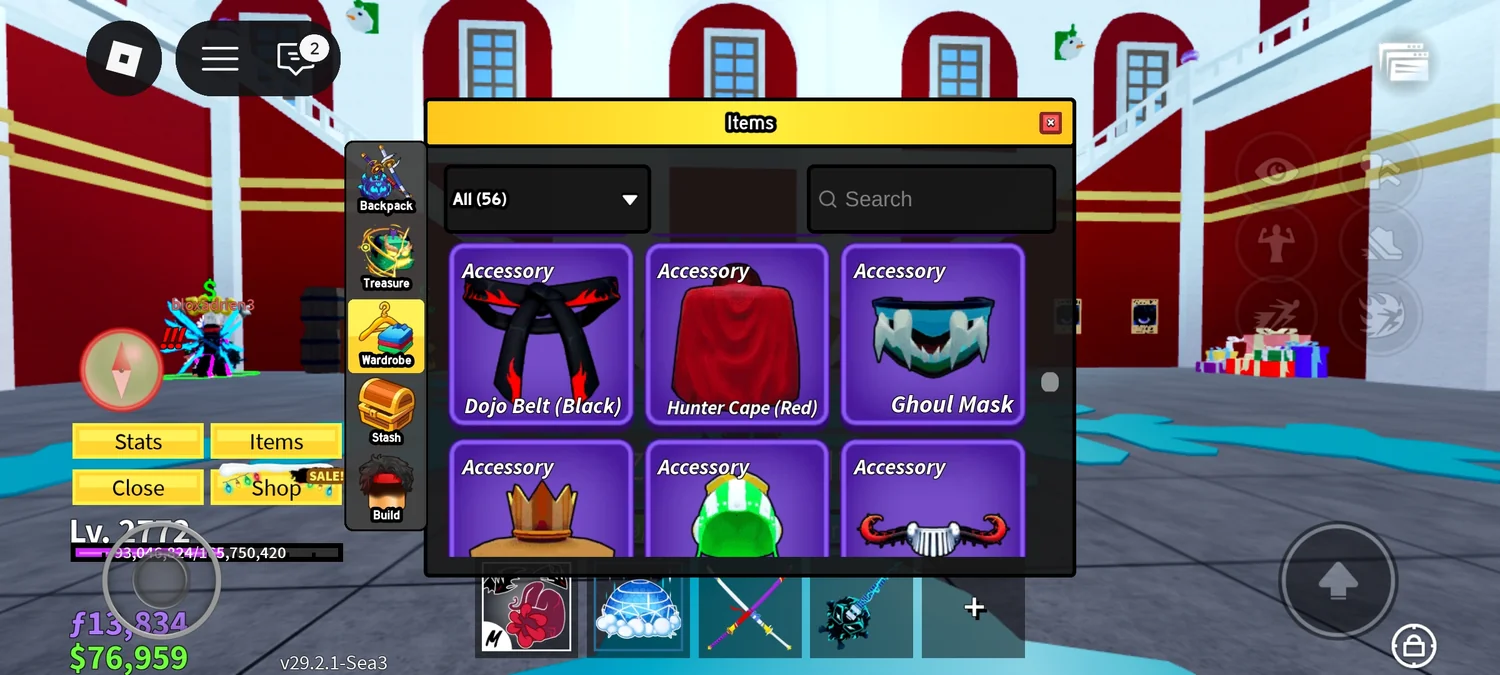Open the Treasure tab
The image size is (1500, 675).
(x=386, y=258)
